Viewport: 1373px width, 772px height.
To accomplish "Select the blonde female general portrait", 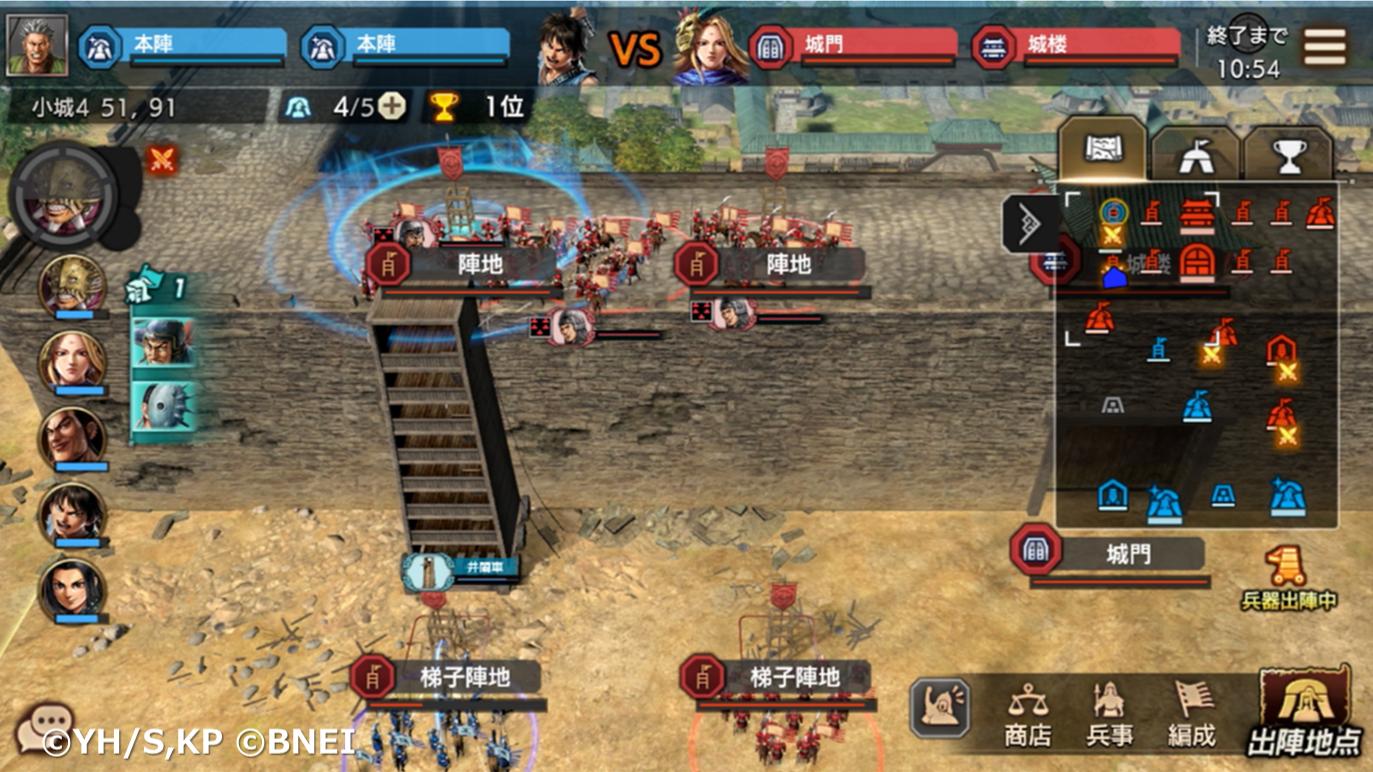I will 72,361.
